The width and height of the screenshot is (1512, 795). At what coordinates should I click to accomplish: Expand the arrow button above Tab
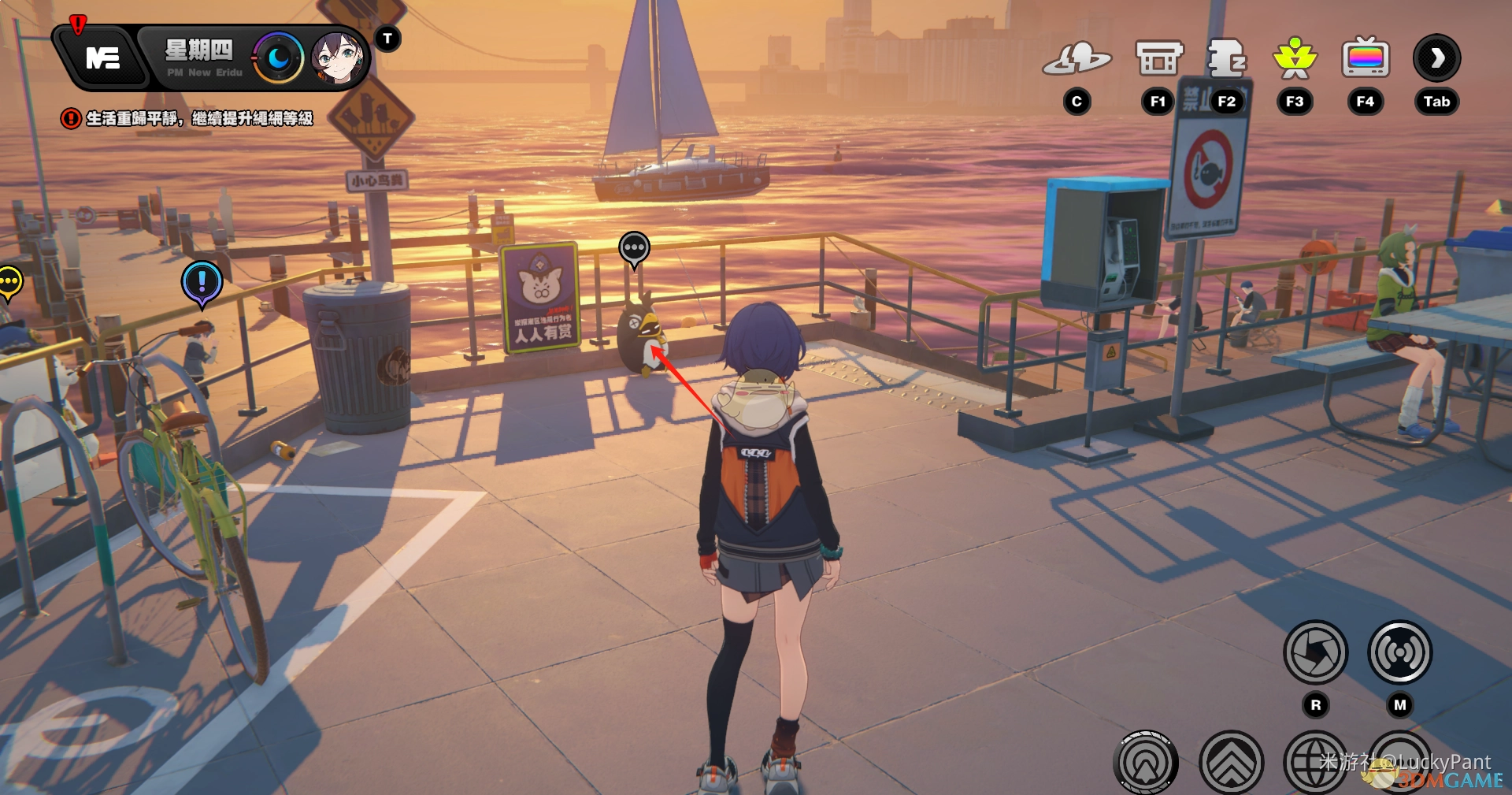pos(1437,58)
